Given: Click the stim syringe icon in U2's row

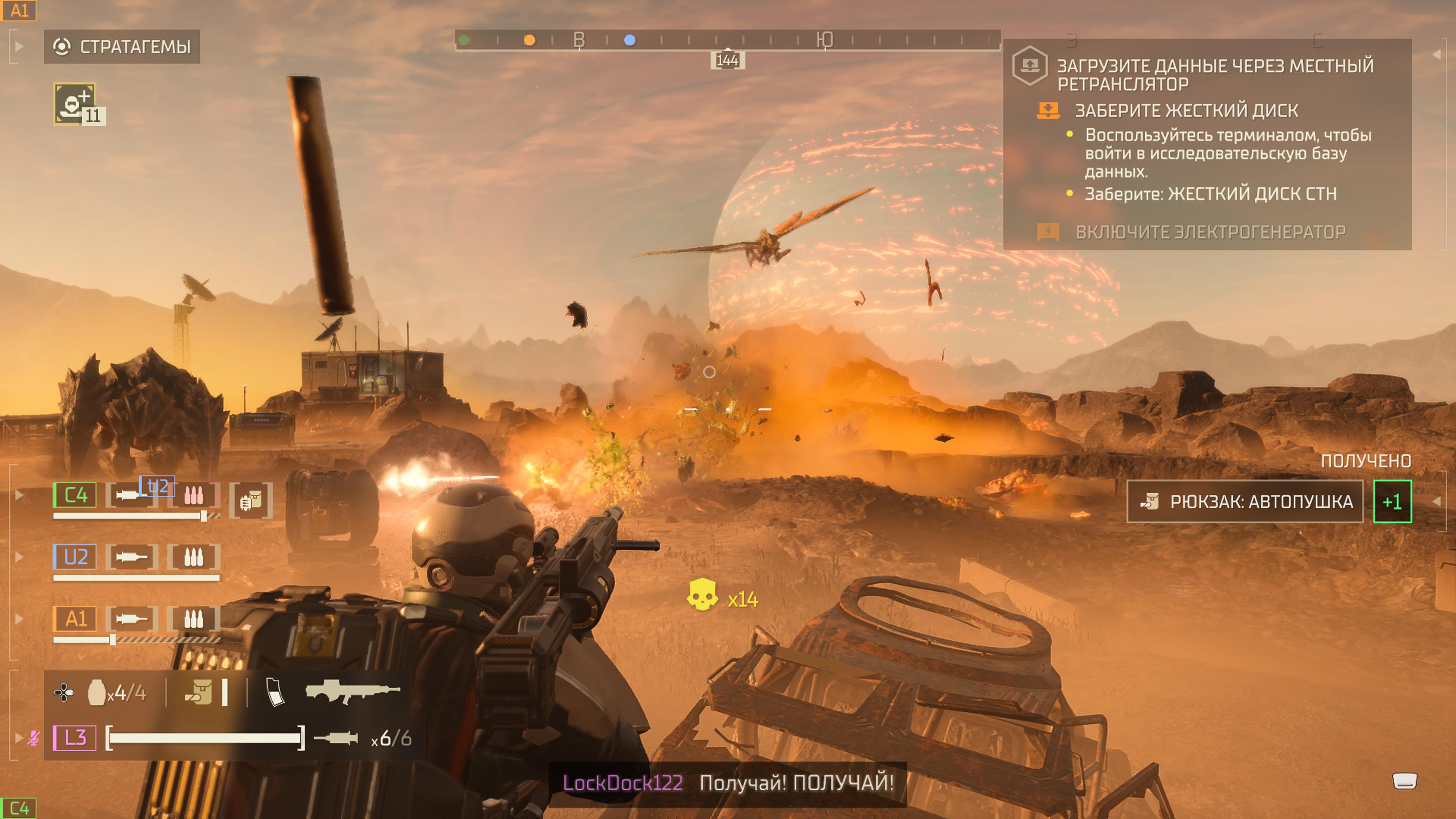Looking at the screenshot, I should (131, 557).
